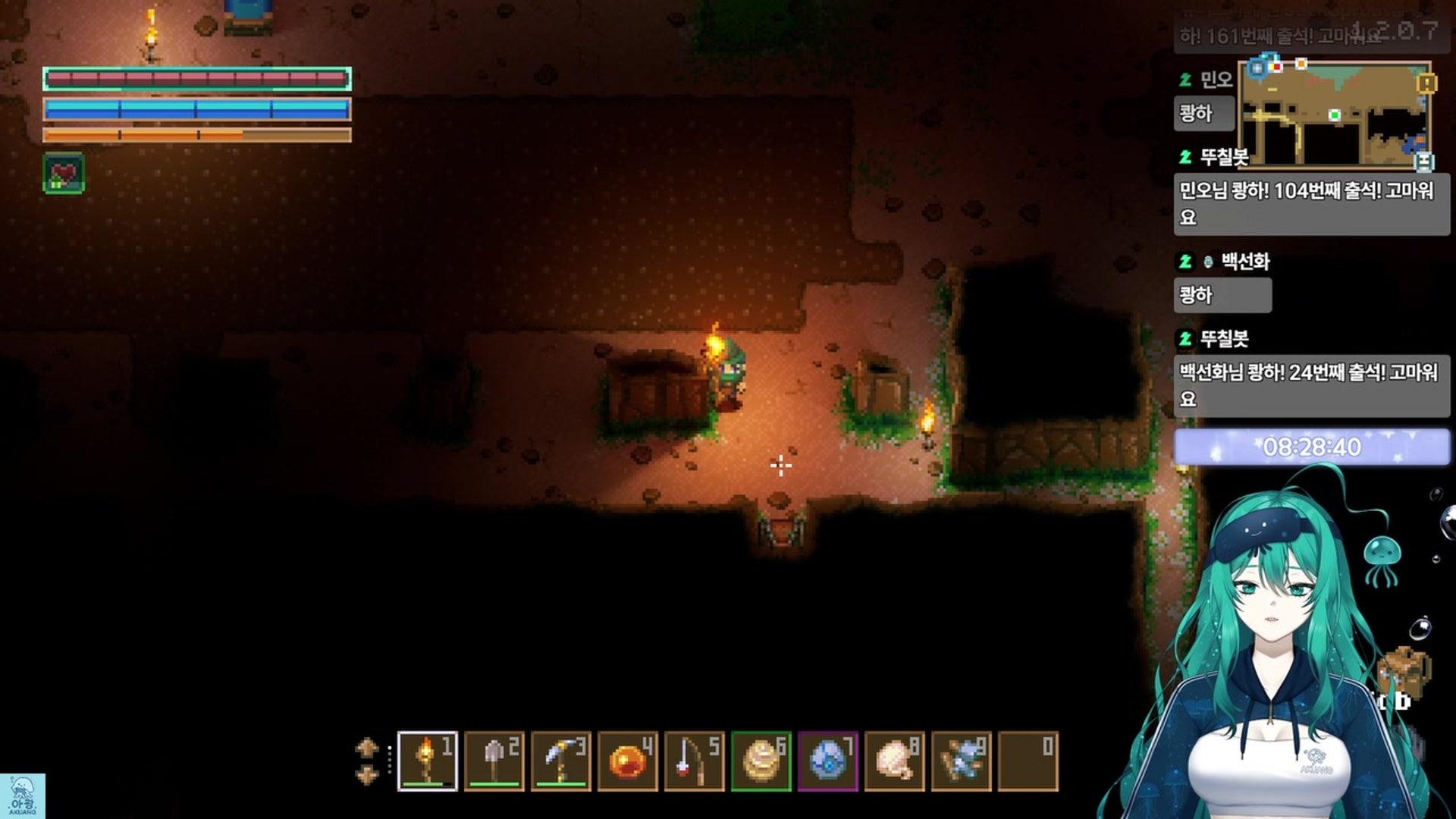Select the torch in hotbar slot 1
This screenshot has width=1456, height=819.
pos(427,761)
